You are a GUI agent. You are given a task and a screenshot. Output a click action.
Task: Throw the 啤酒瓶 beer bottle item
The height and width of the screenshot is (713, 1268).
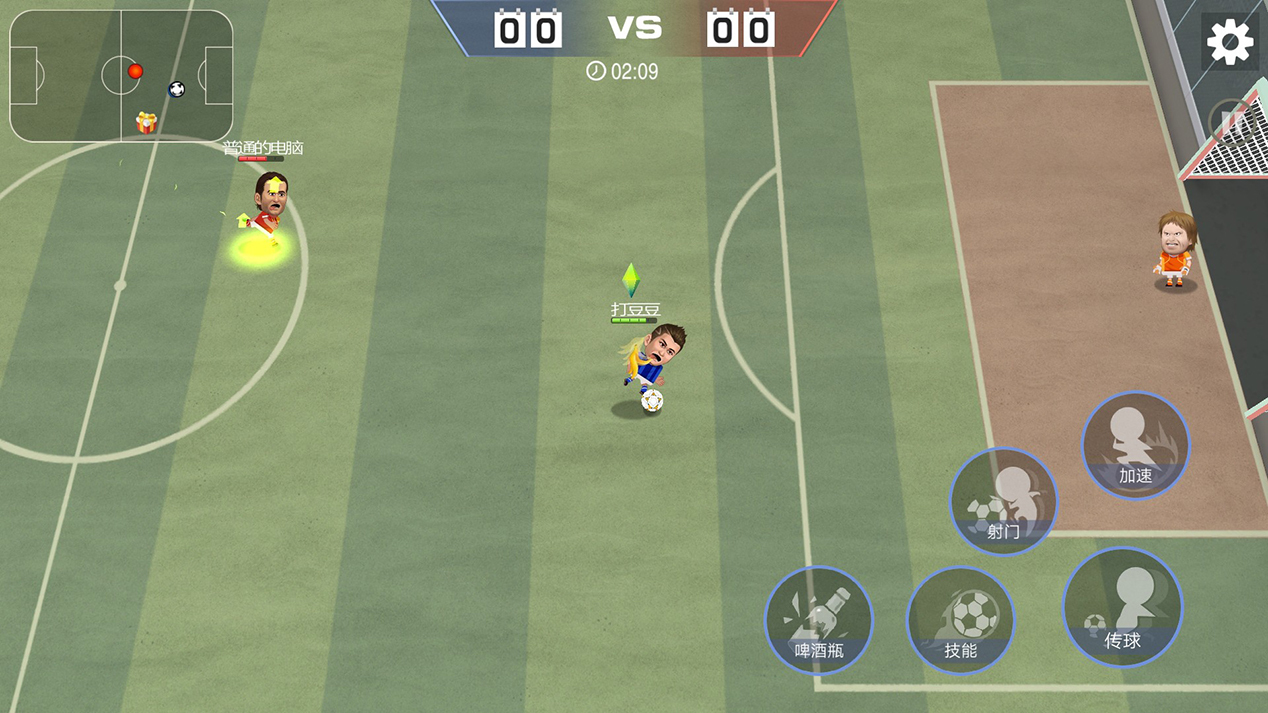(x=818, y=621)
